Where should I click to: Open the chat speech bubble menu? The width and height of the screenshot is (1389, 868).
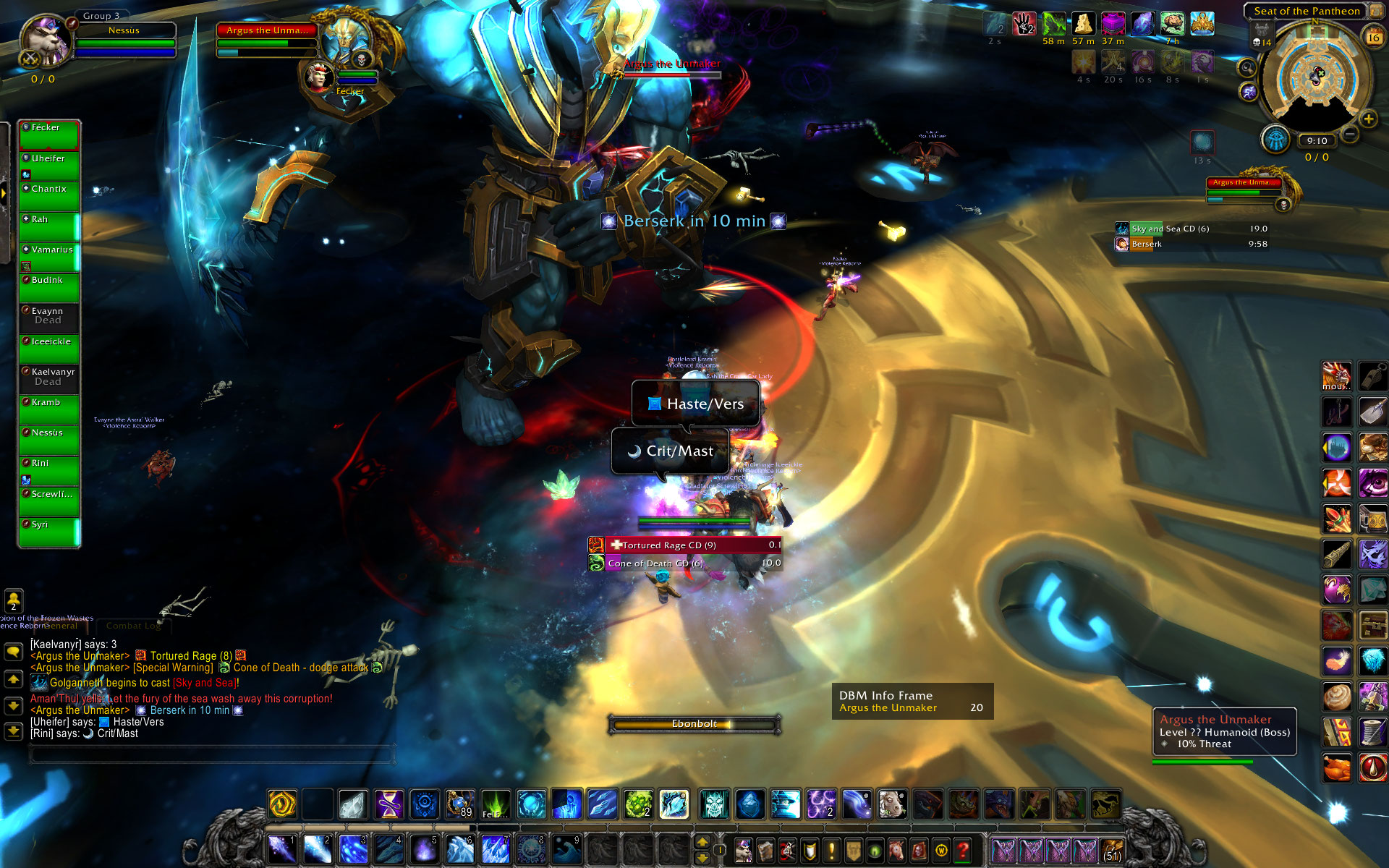pos(13,652)
